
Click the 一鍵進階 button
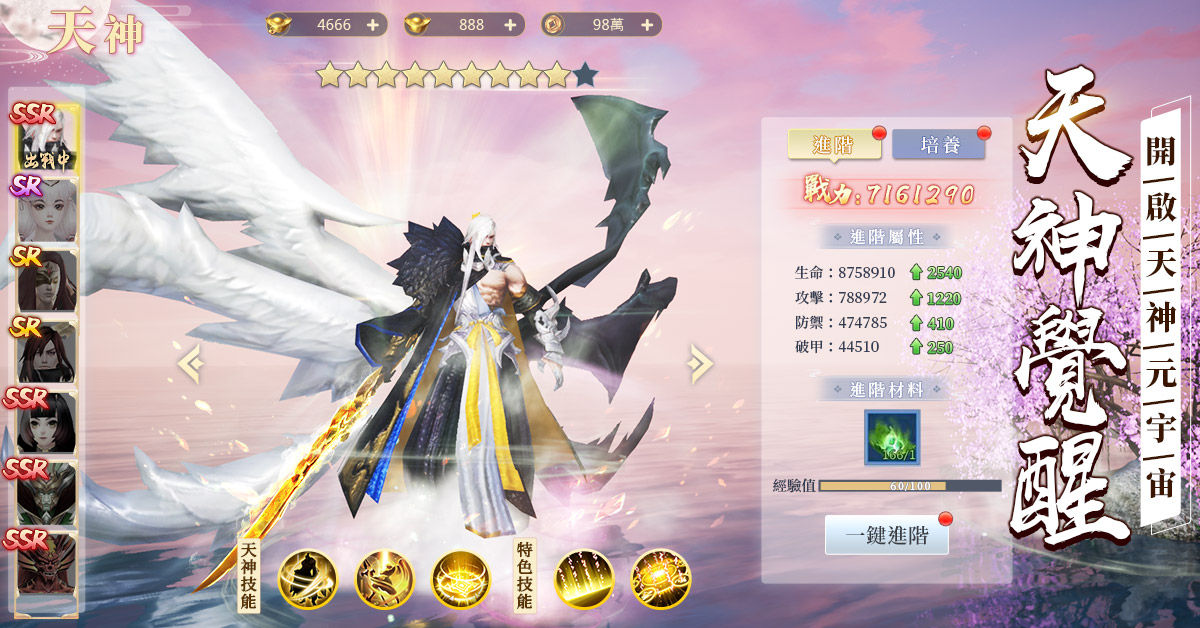click(x=886, y=536)
